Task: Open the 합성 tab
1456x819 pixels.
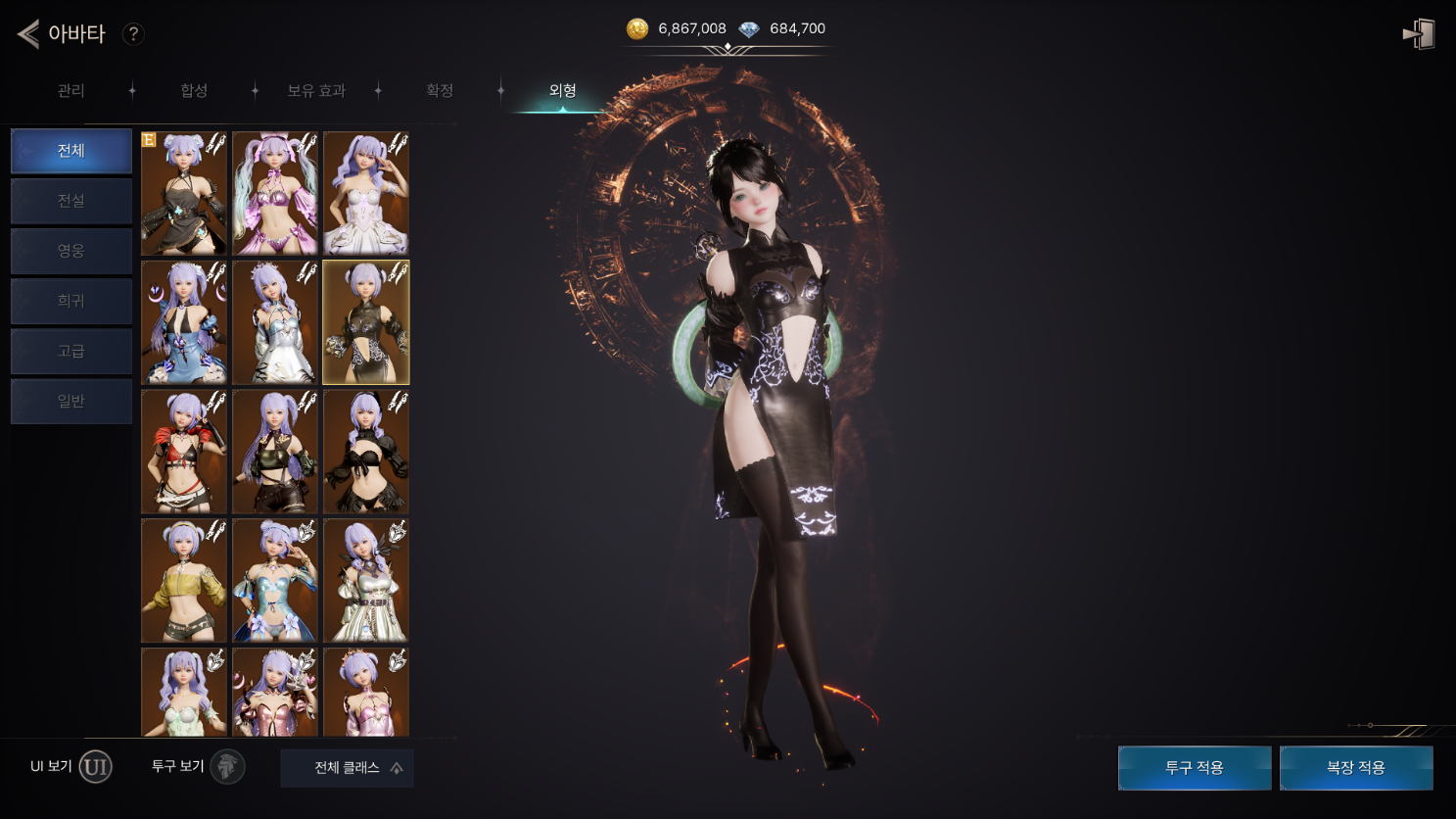Action: coord(194,91)
